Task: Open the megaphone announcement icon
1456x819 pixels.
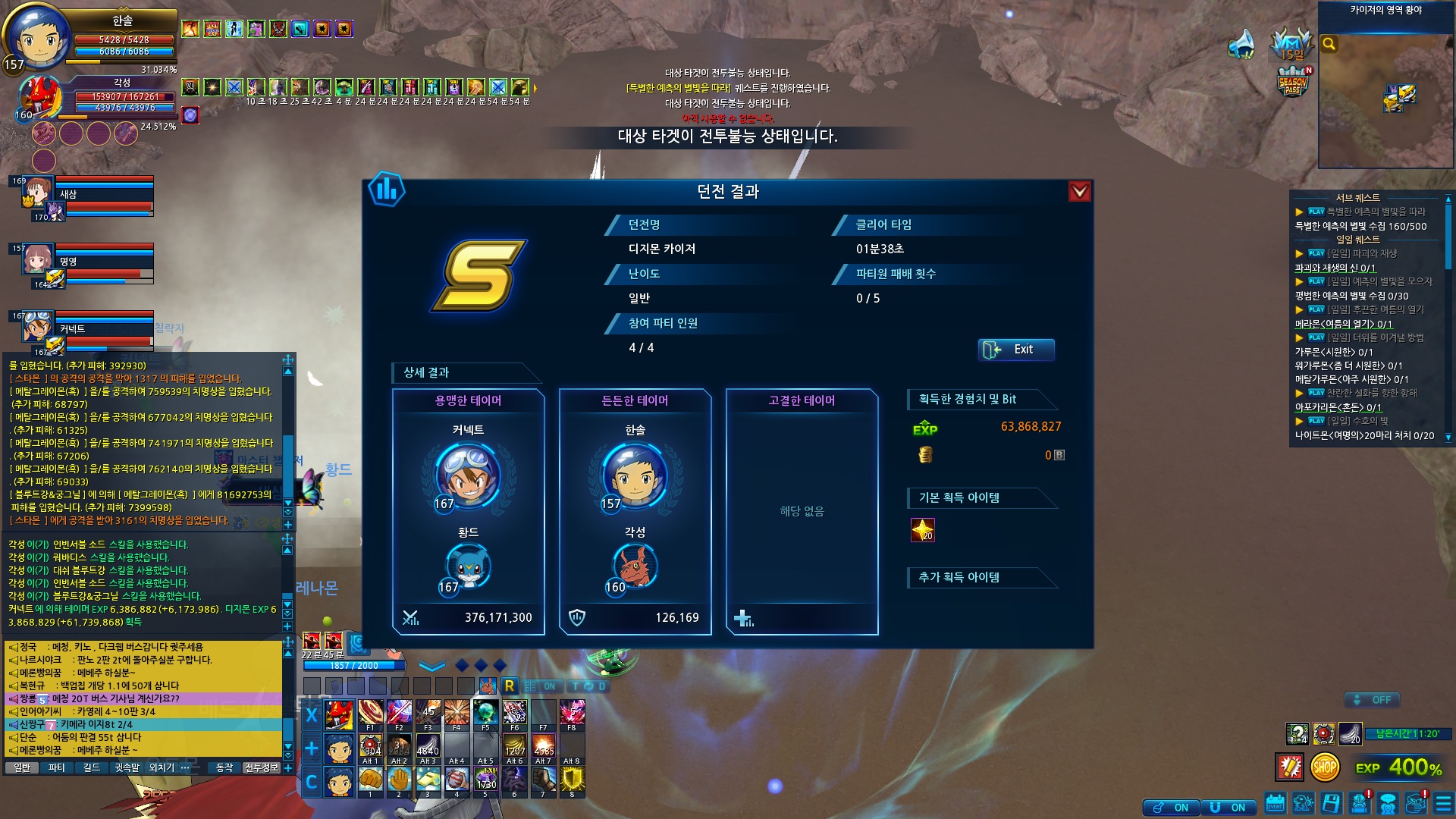Action: [1242, 44]
